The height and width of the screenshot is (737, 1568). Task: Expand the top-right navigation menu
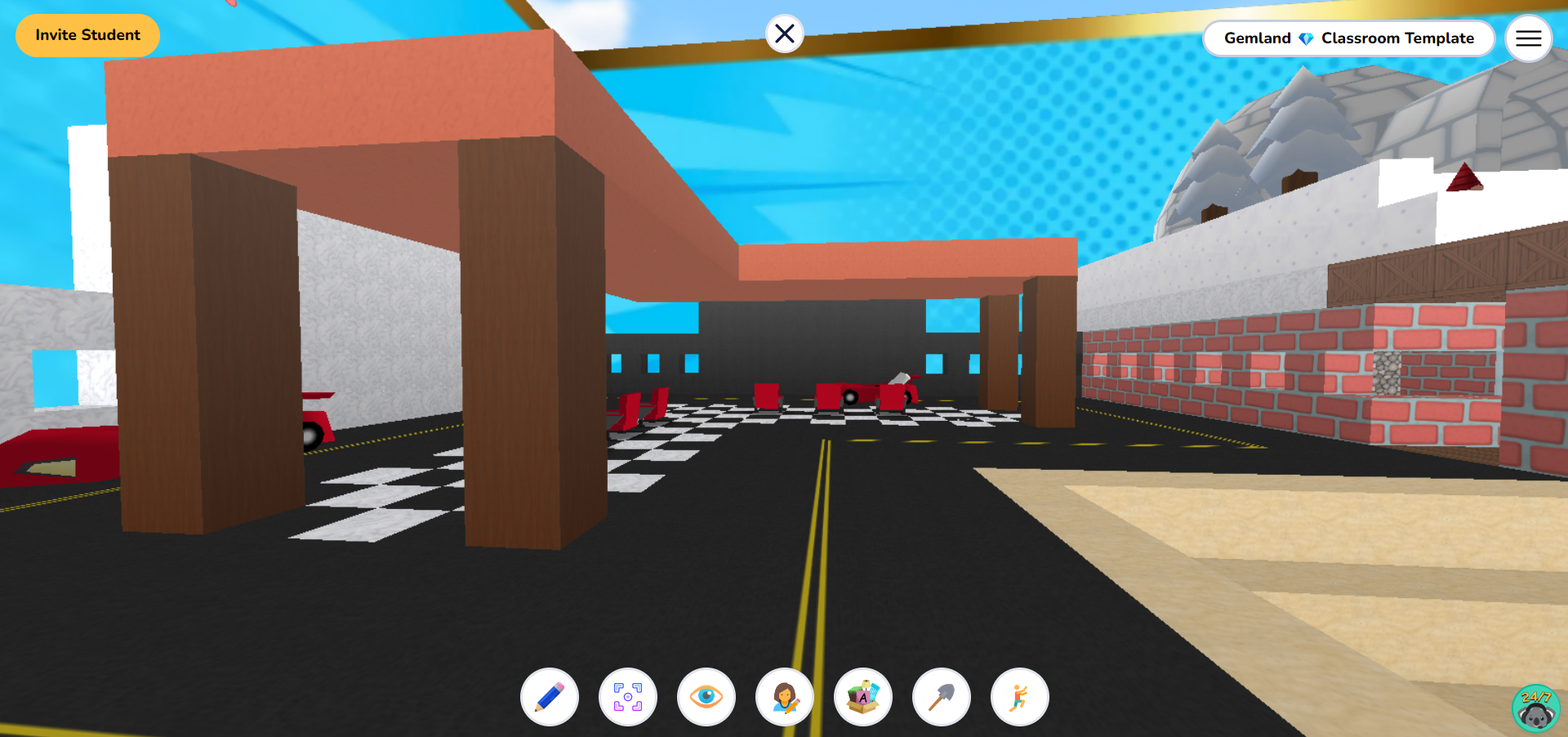point(1528,38)
